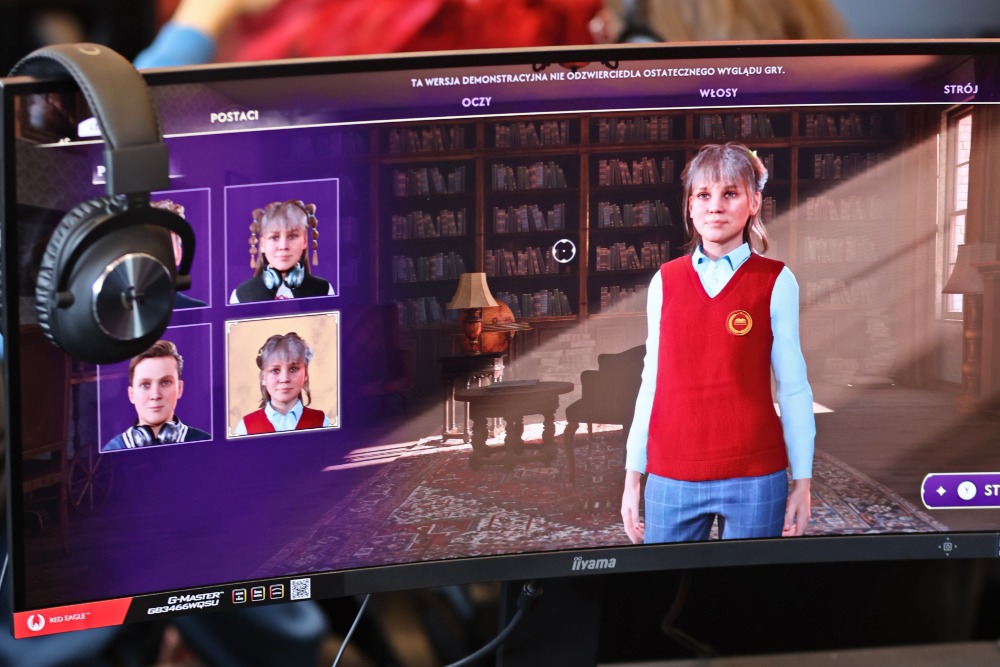1000x667 pixels.
Task: Go to the Strój outfit tab
Action: click(x=960, y=89)
